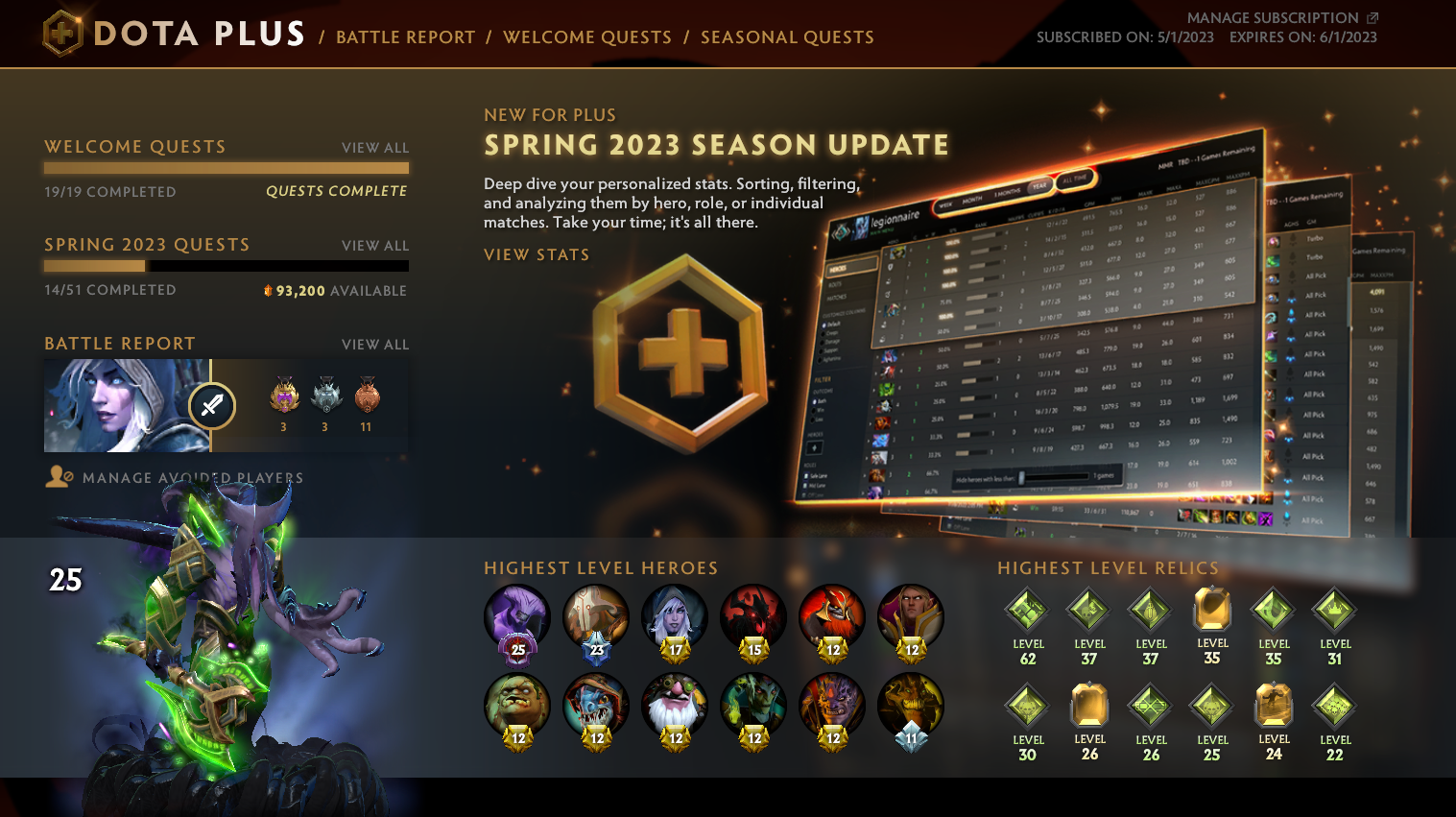Click the level 12 Pudge hero icon
Image resolution: width=1456 pixels, height=817 pixels.
point(516,708)
